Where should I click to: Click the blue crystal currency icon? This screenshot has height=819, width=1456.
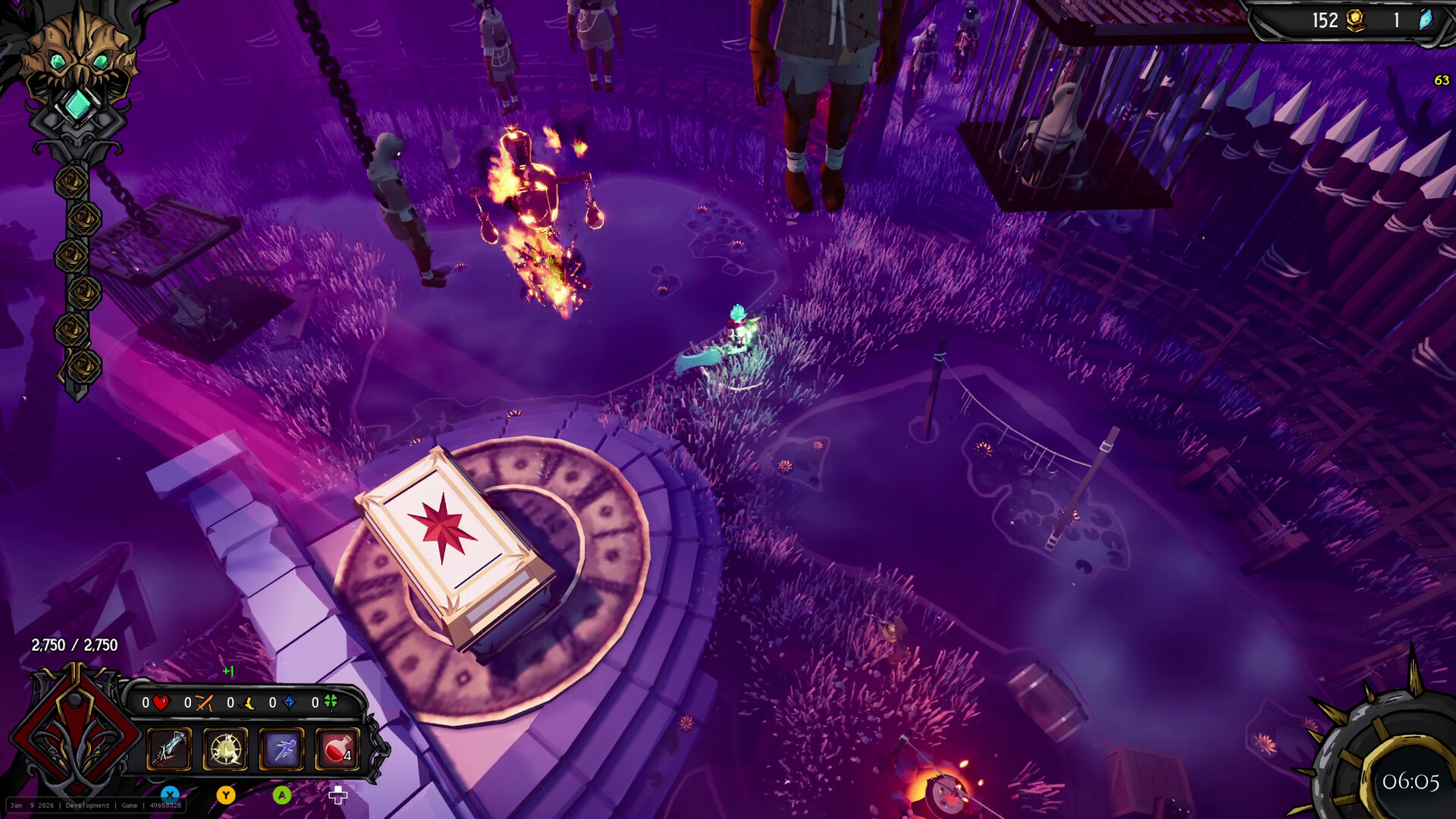1426,20
